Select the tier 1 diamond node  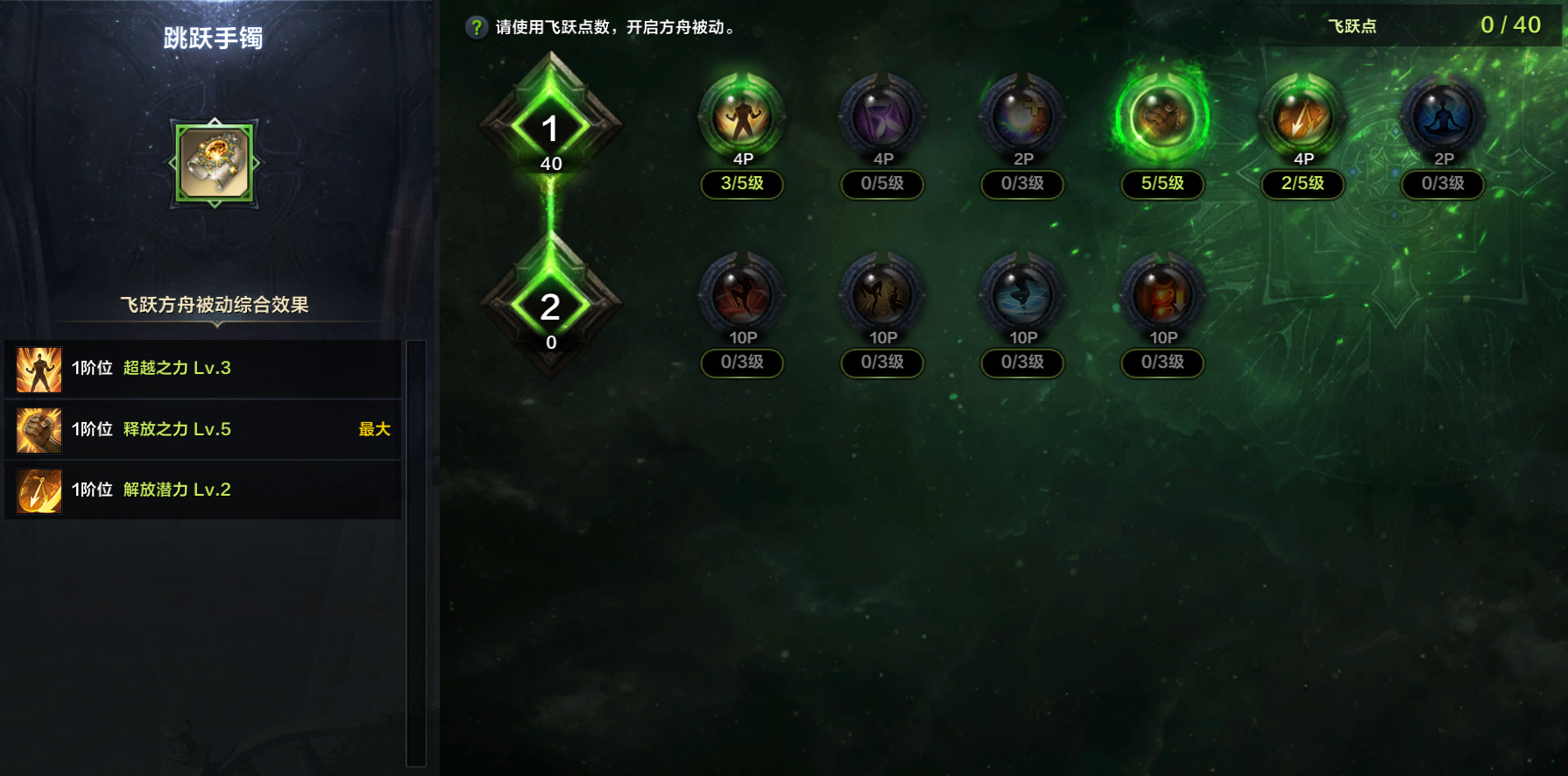coord(550,130)
